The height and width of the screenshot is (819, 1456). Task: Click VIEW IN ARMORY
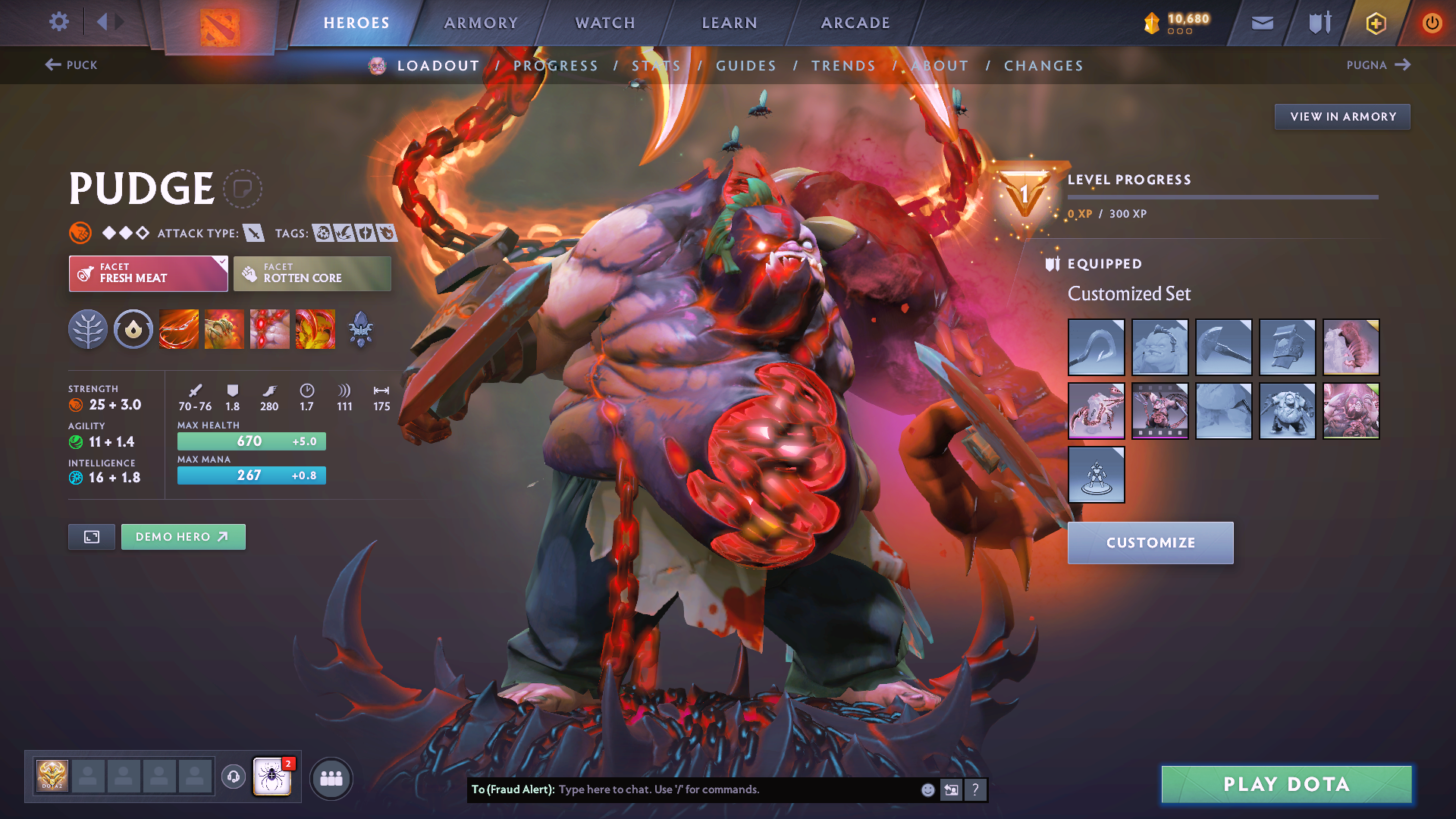coord(1342,116)
